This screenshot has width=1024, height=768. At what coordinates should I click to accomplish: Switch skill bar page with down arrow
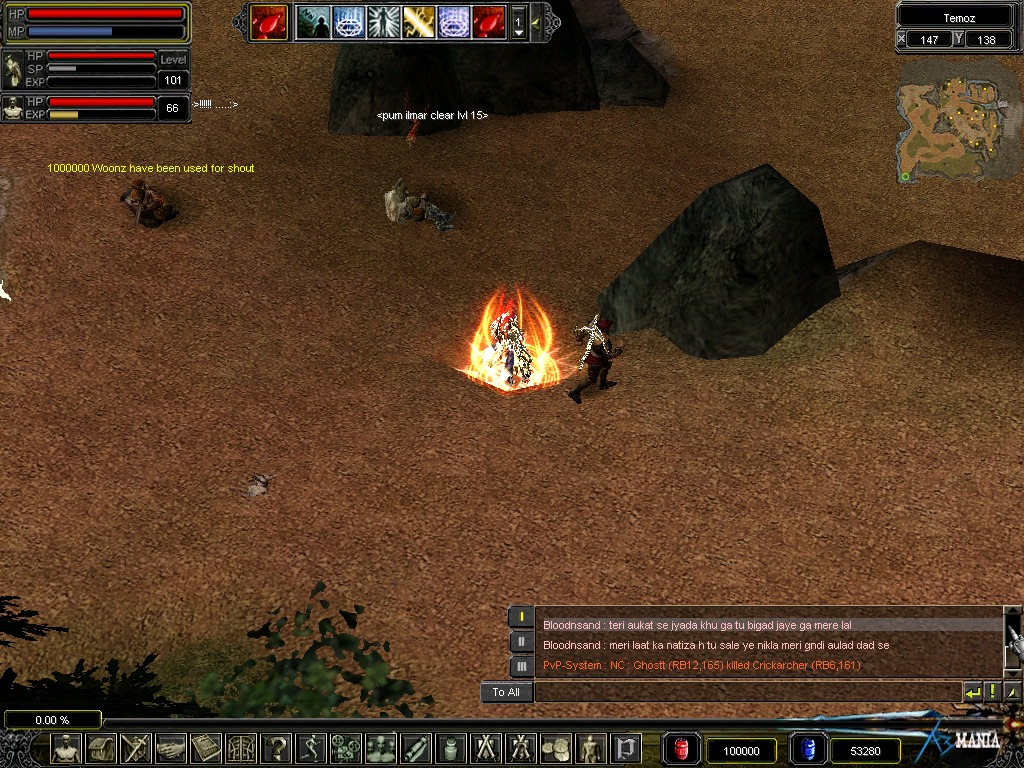coord(518,33)
